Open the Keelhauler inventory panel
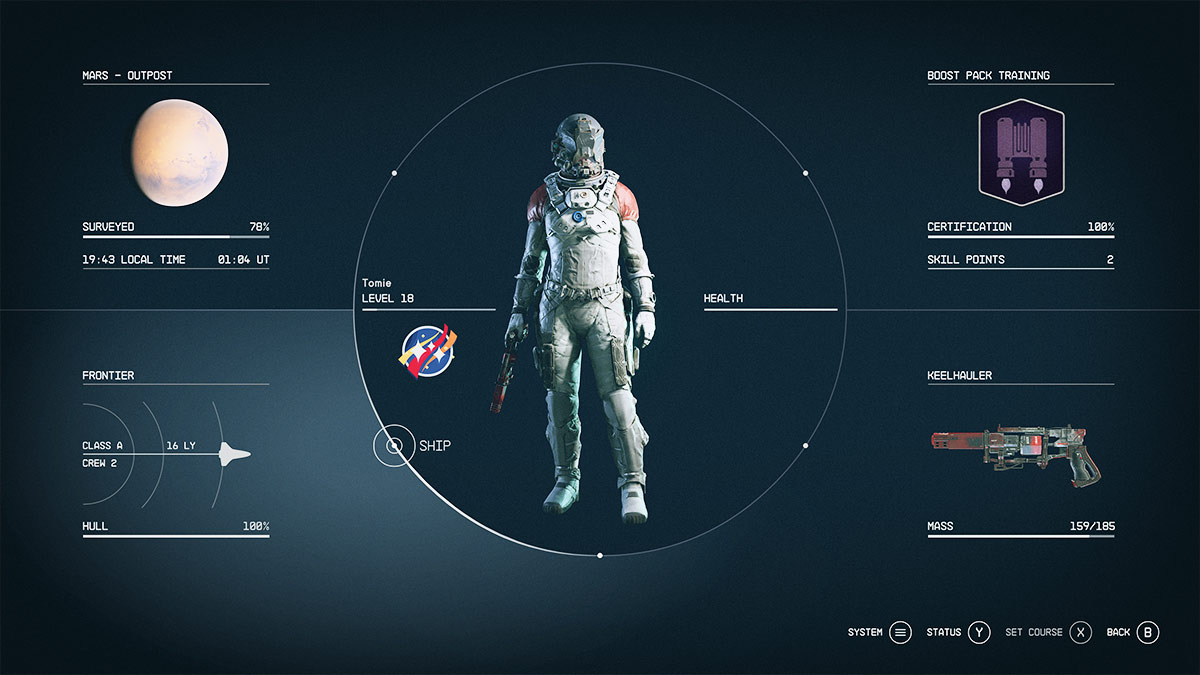Viewport: 1200px width, 675px height. (x=960, y=376)
